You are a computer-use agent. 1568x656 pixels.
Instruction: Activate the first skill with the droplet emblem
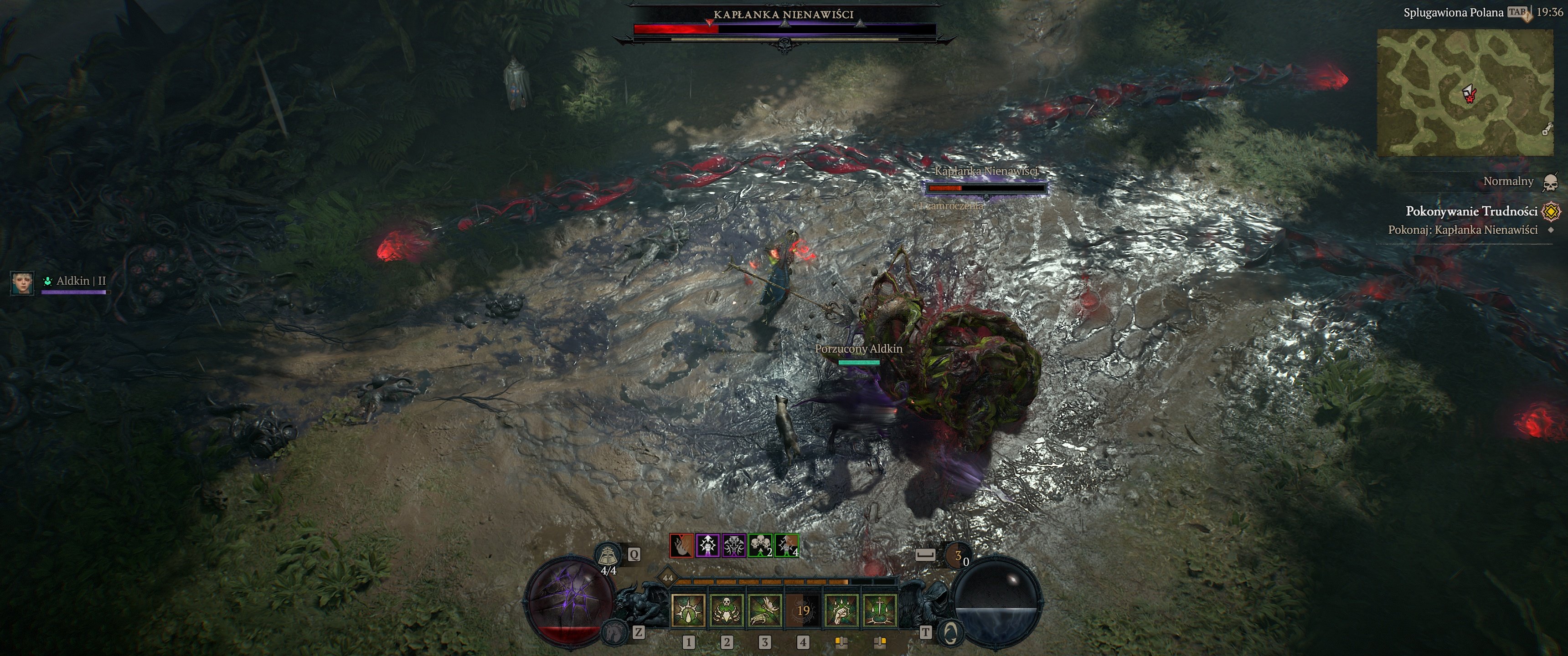click(688, 610)
